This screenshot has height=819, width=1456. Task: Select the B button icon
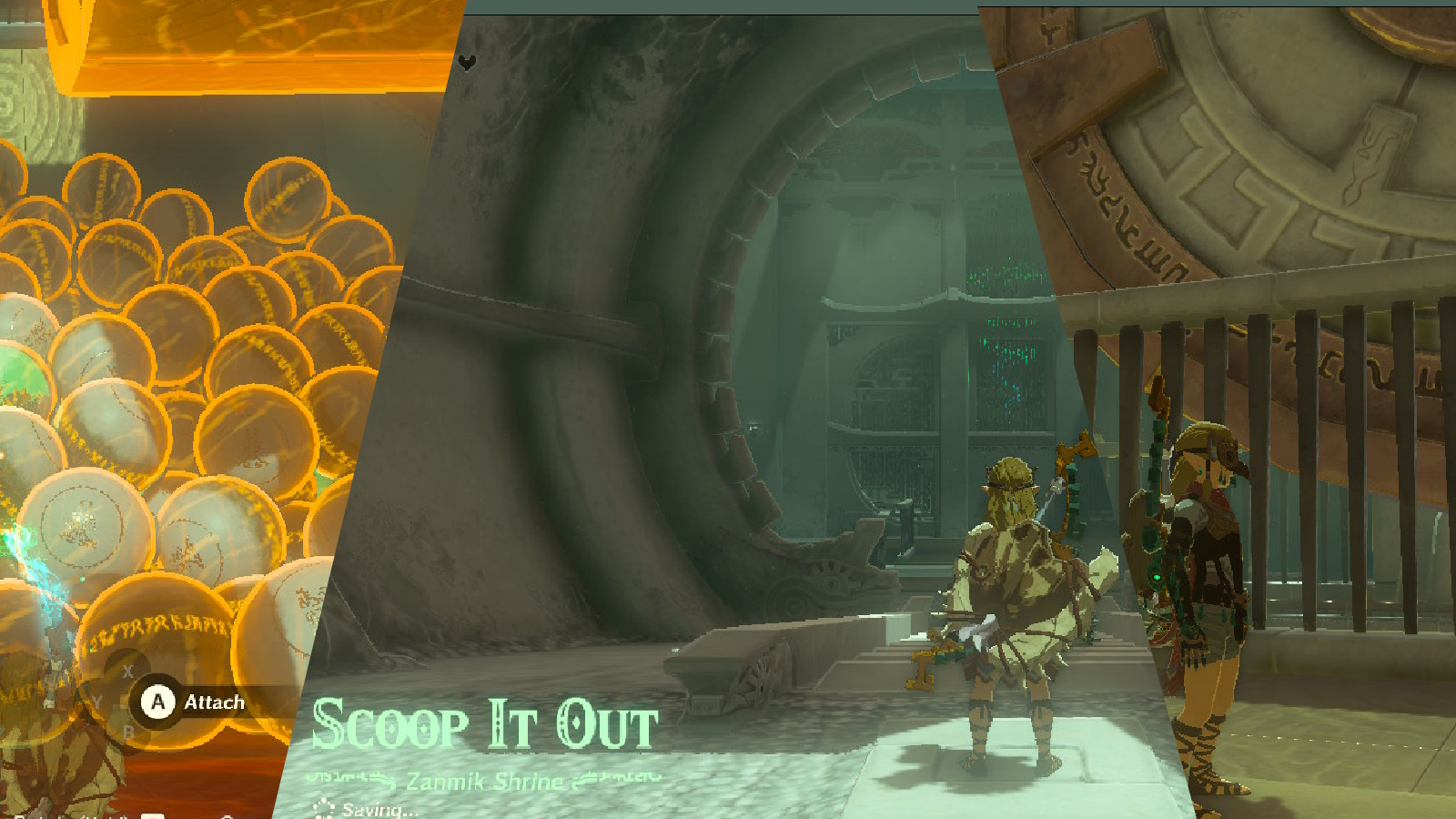click(129, 732)
